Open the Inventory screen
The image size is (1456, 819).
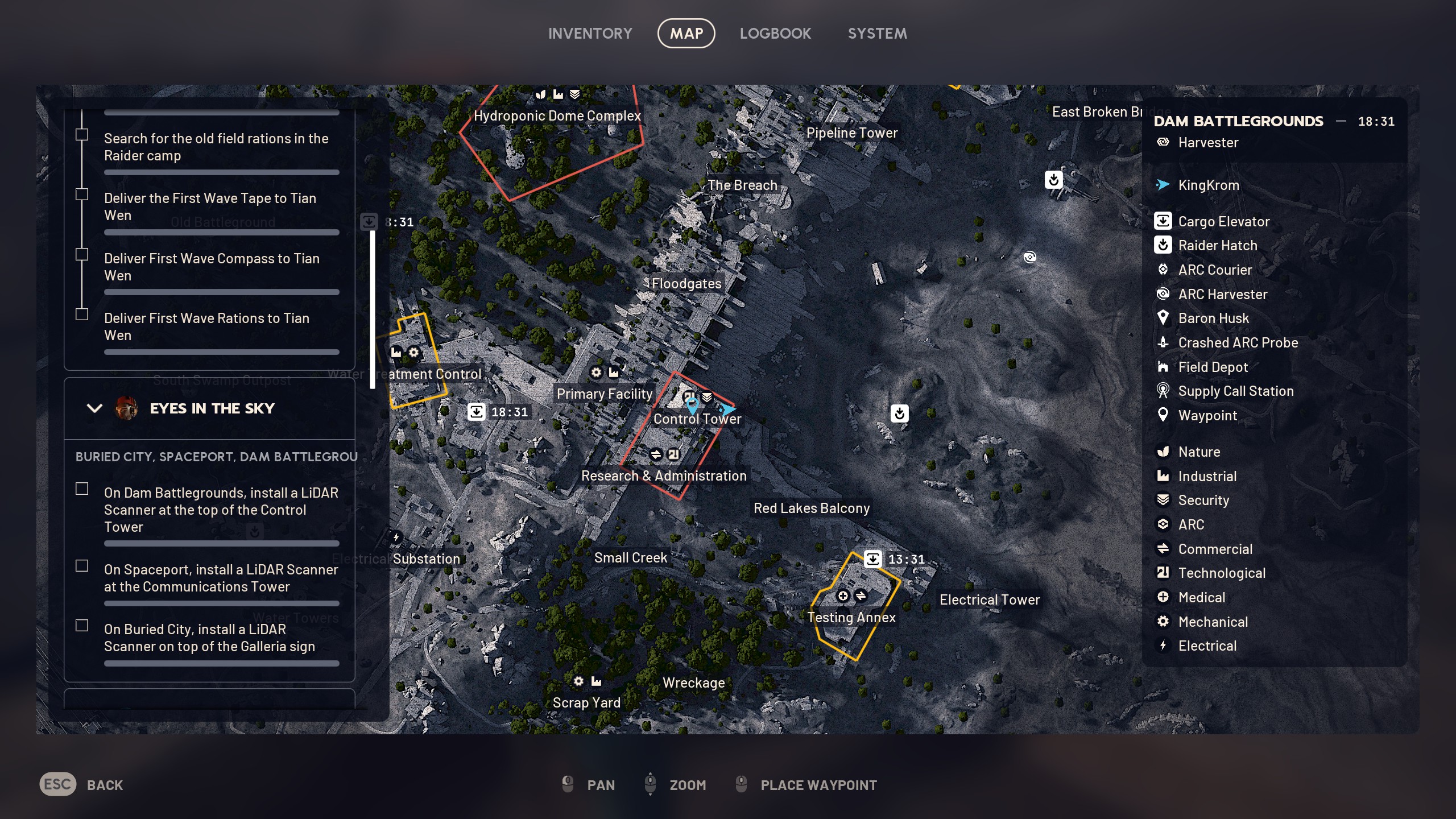(590, 33)
